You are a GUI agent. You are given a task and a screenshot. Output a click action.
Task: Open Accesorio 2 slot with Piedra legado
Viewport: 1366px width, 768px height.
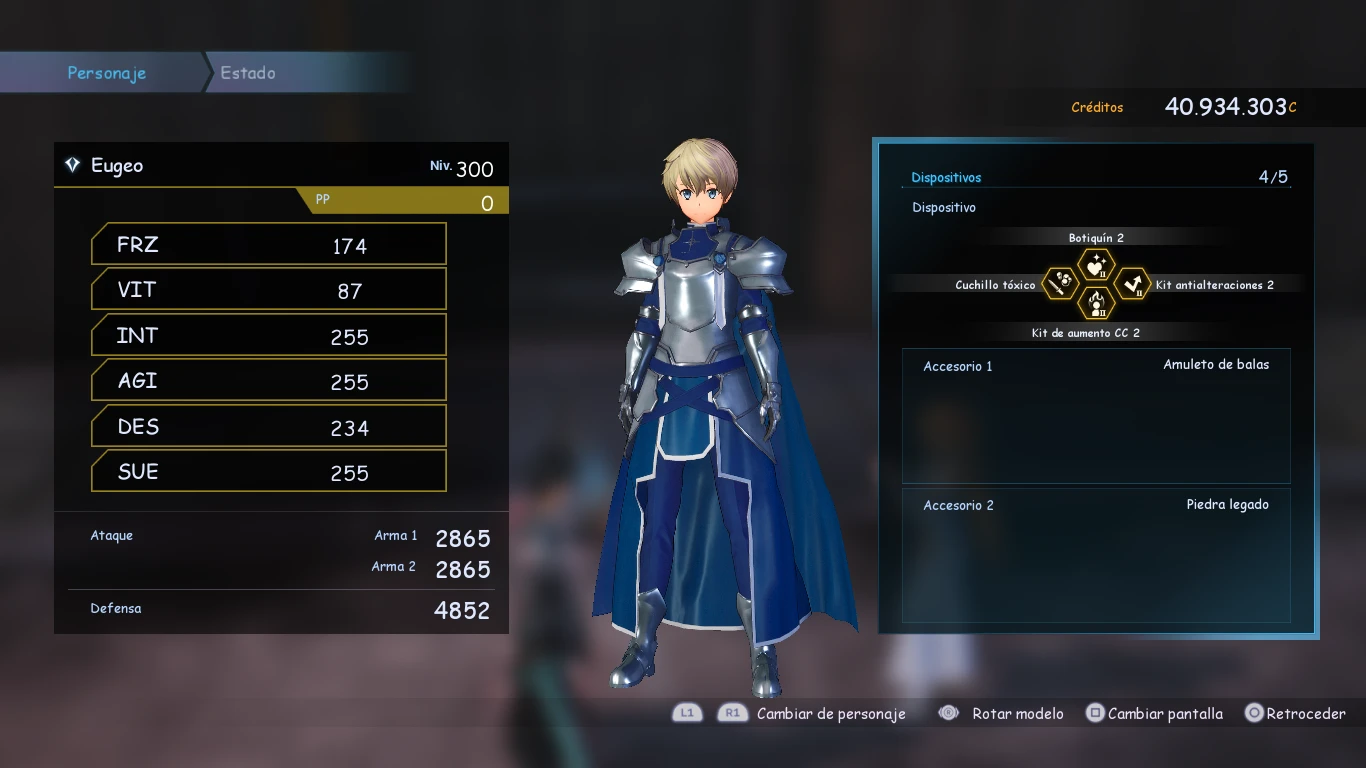pos(1096,555)
